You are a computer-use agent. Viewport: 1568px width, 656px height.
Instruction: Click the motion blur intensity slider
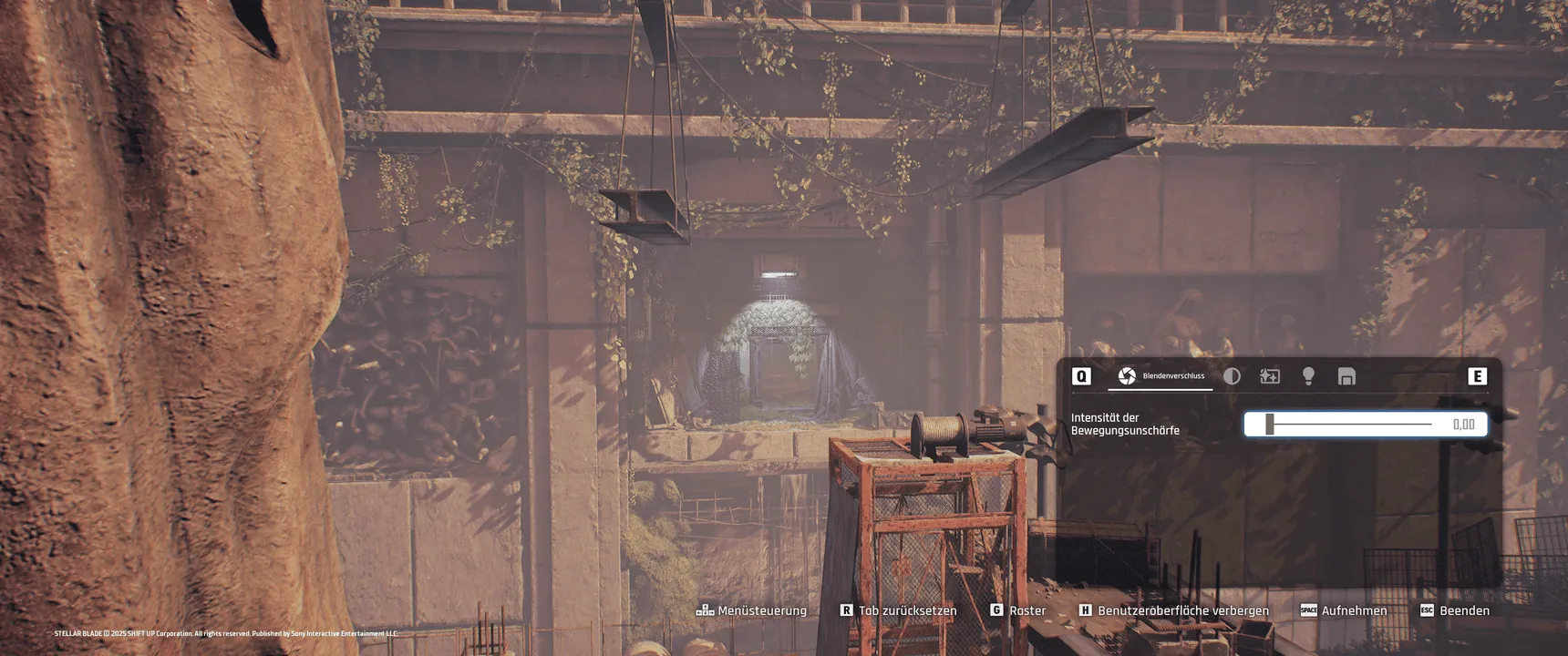tap(1349, 425)
